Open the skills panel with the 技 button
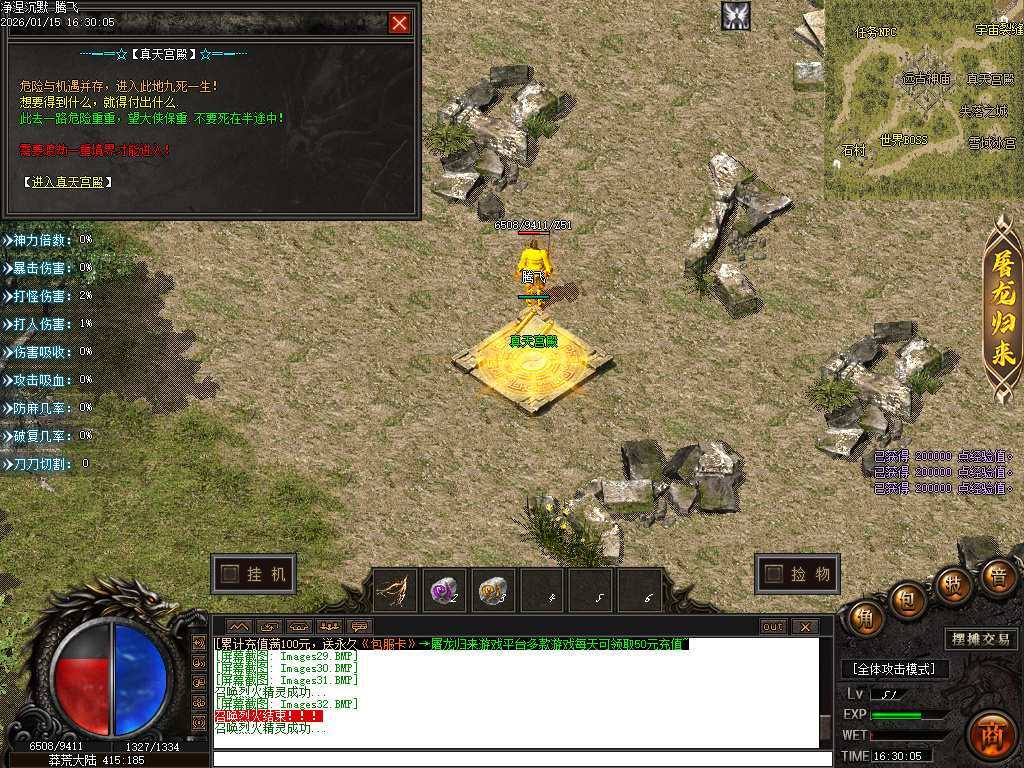This screenshot has width=1024, height=768. (955, 585)
